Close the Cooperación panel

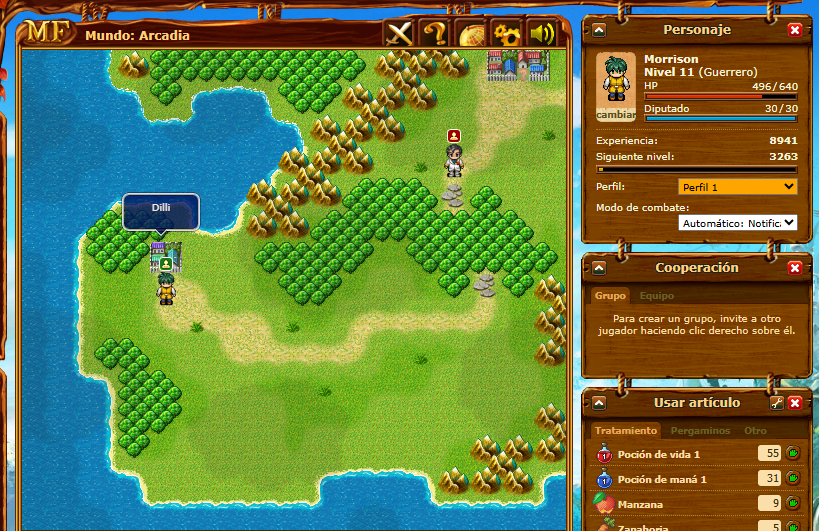click(x=794, y=268)
